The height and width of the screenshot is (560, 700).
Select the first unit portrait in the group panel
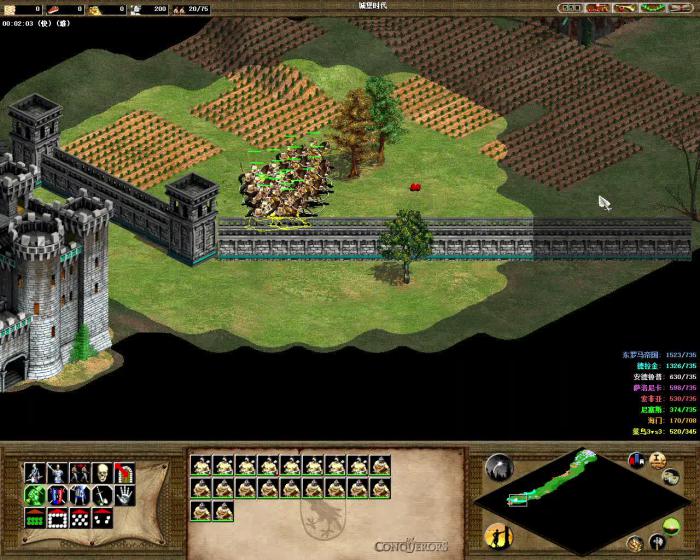[x=199, y=465]
